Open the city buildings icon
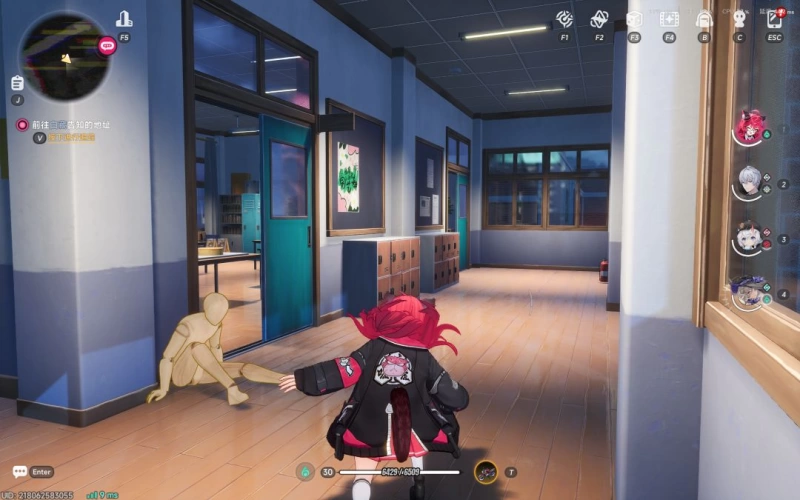 [124, 19]
